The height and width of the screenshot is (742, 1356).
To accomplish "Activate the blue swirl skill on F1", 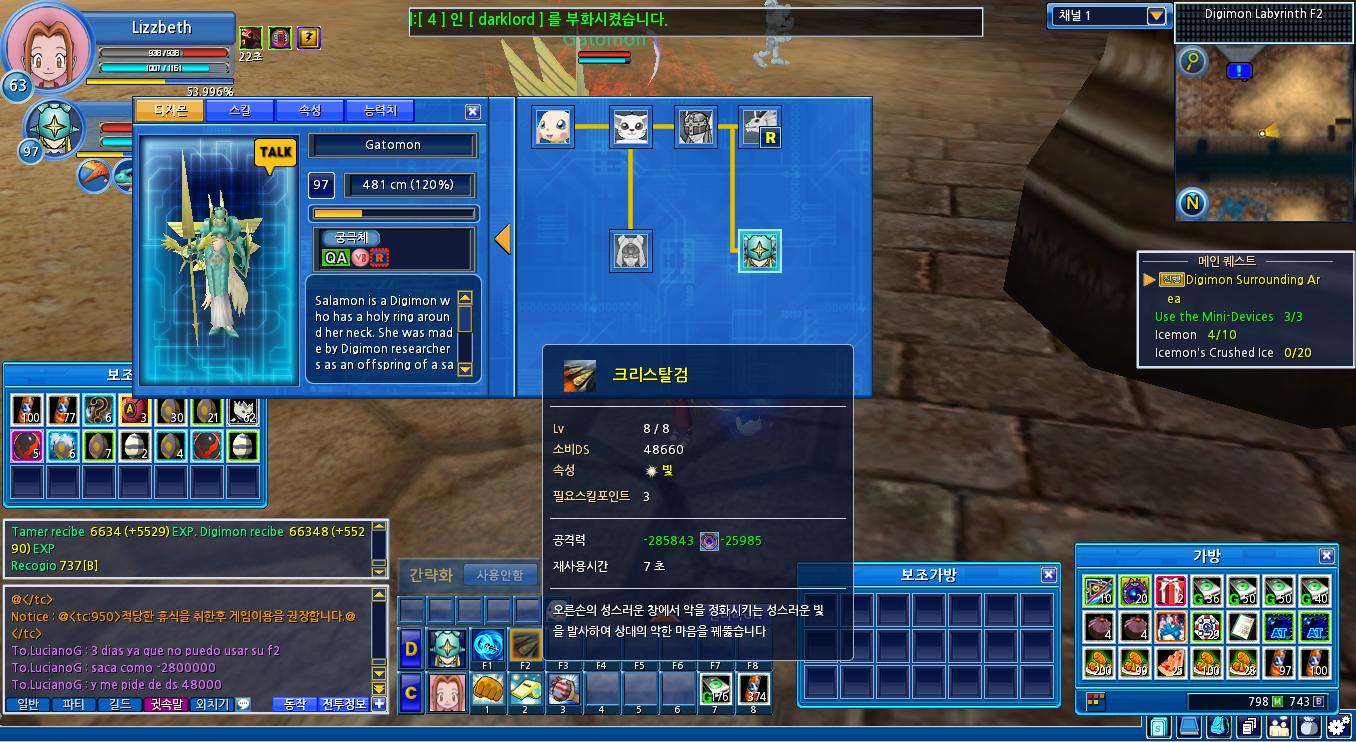I will click(x=487, y=645).
